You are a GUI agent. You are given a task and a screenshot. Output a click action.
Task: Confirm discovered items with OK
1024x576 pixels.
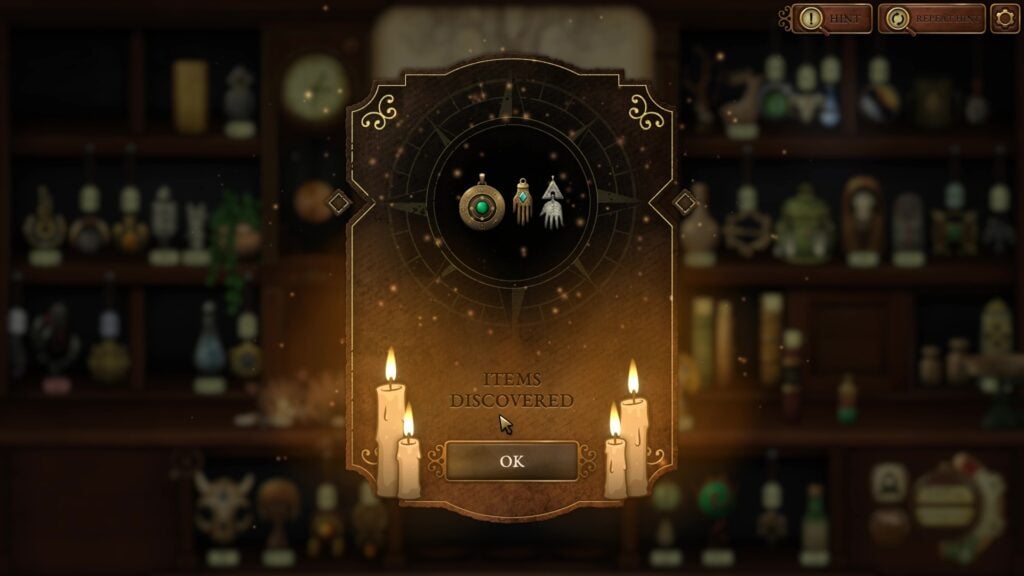[511, 461]
